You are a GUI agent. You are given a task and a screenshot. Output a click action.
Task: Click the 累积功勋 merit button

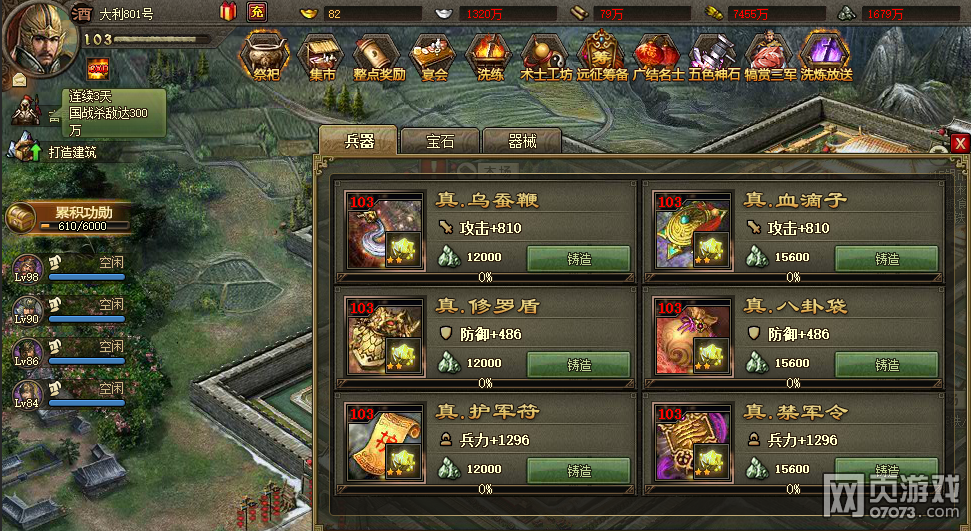click(x=70, y=217)
